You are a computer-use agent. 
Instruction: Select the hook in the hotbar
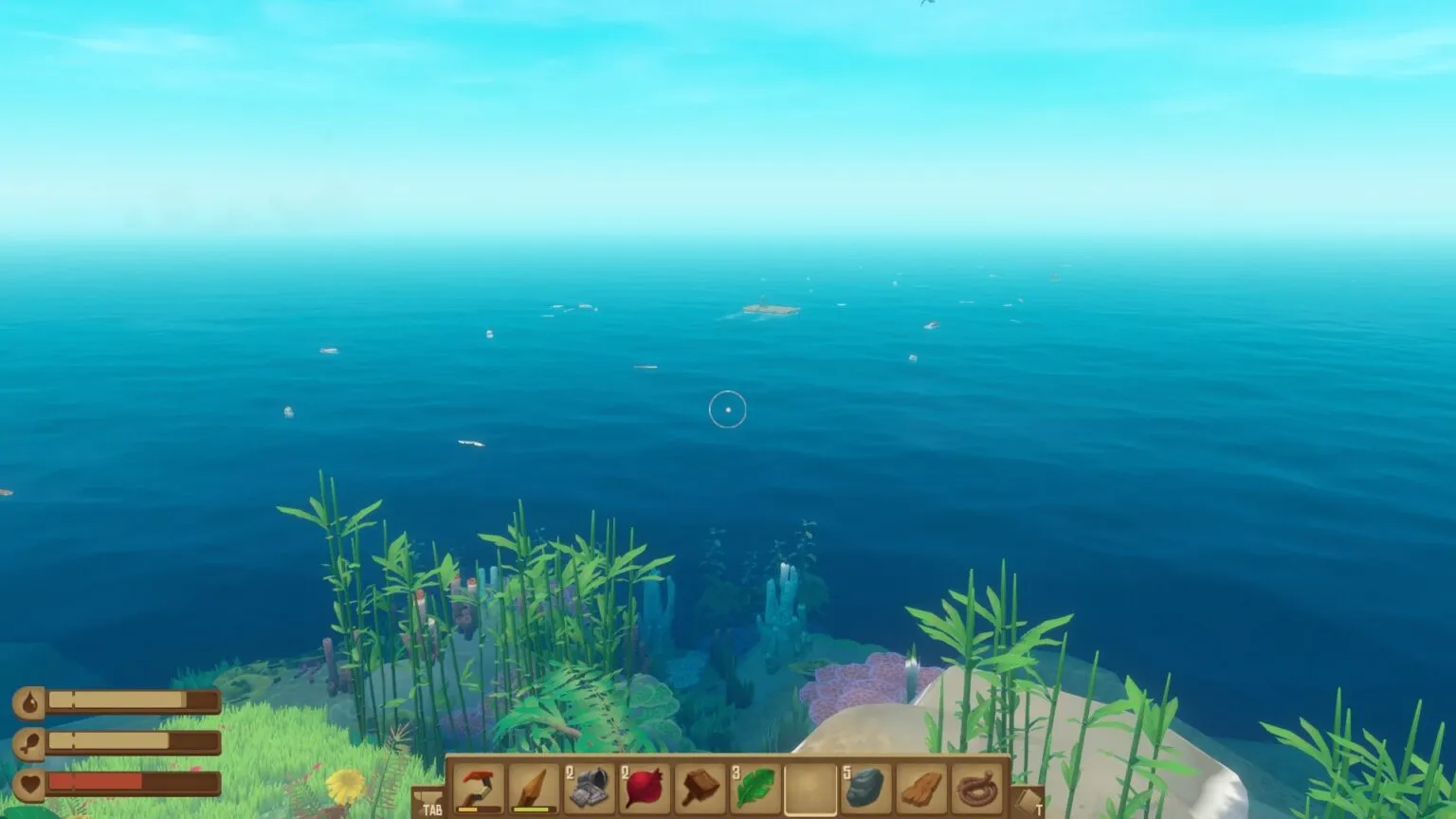pyautogui.click(x=477, y=788)
